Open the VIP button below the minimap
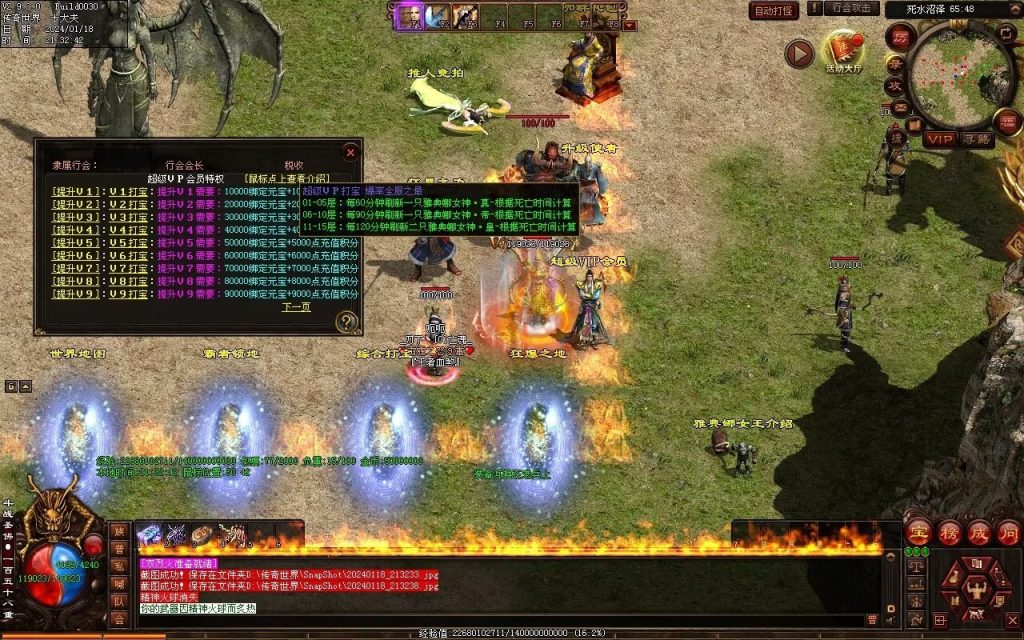Image resolution: width=1024 pixels, height=640 pixels. click(939, 139)
